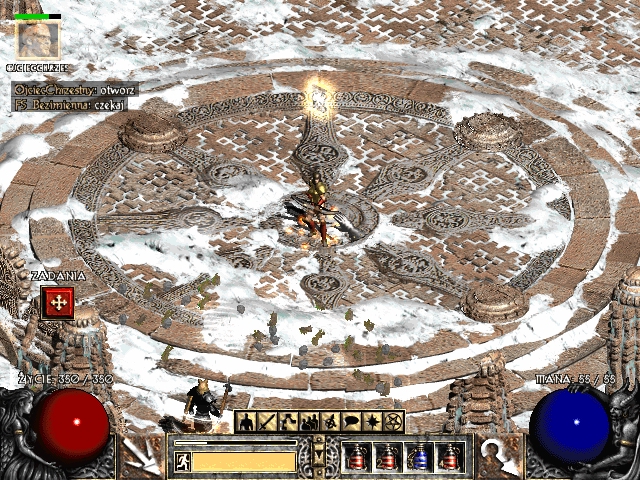Open inventory via the sword icon

(266, 422)
